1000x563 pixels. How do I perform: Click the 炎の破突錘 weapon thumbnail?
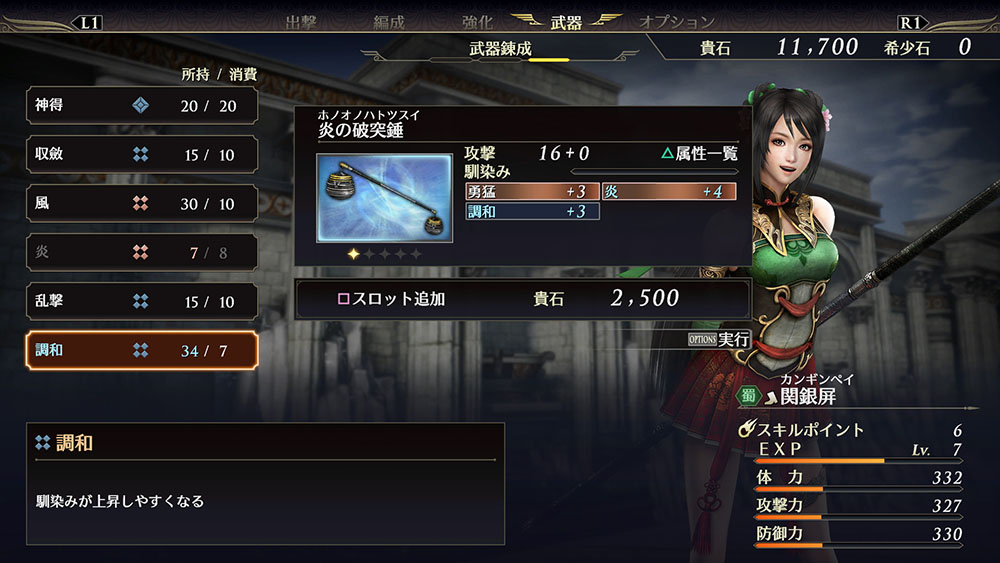371,198
